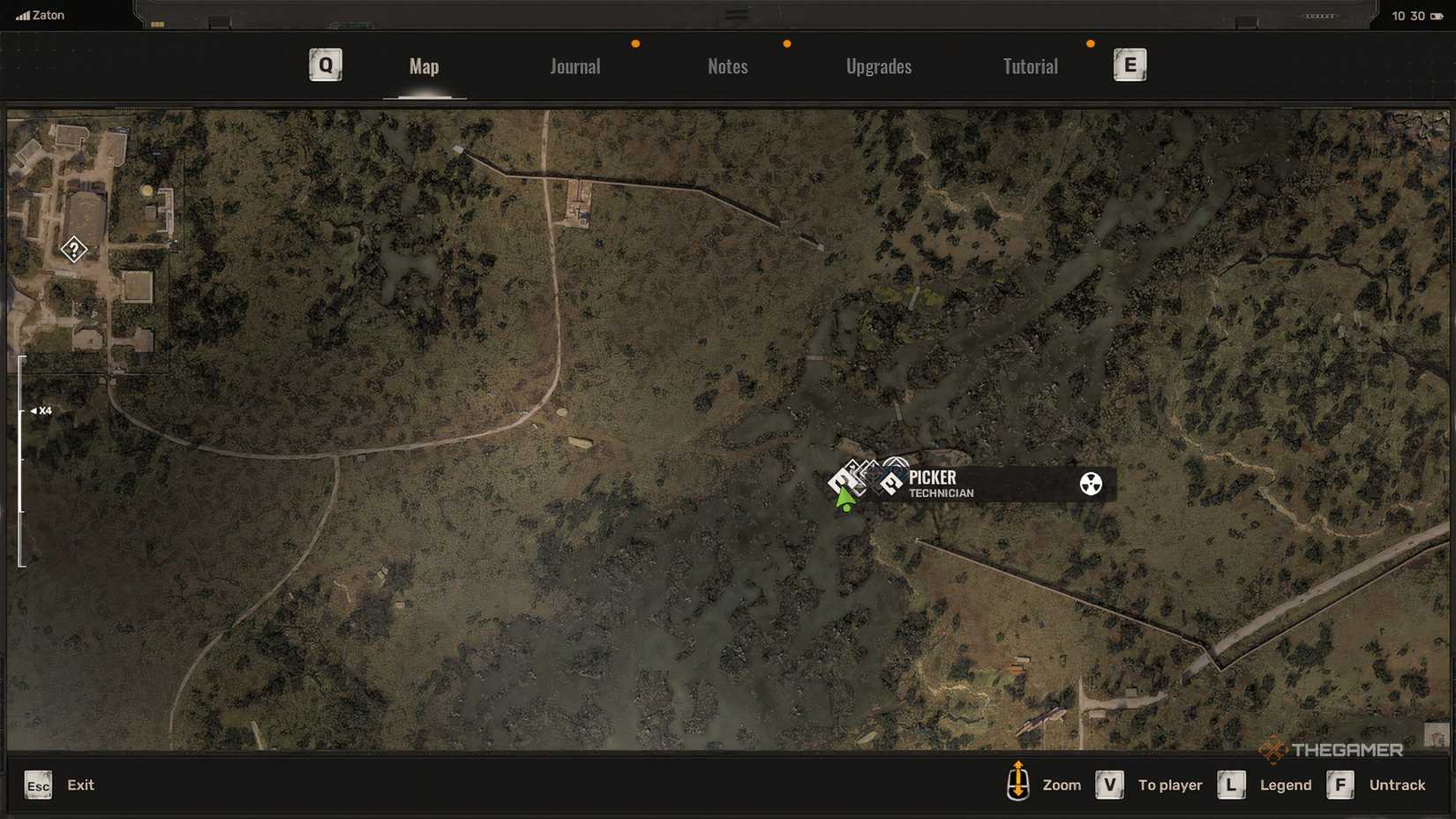The width and height of the screenshot is (1456, 819).
Task: Open the Upgrades tab
Action: 879,66
